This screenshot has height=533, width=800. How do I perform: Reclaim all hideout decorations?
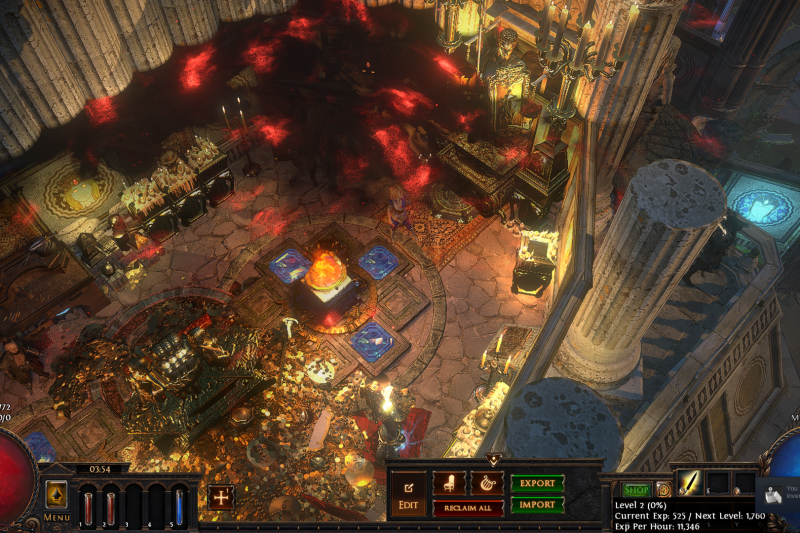[468, 508]
